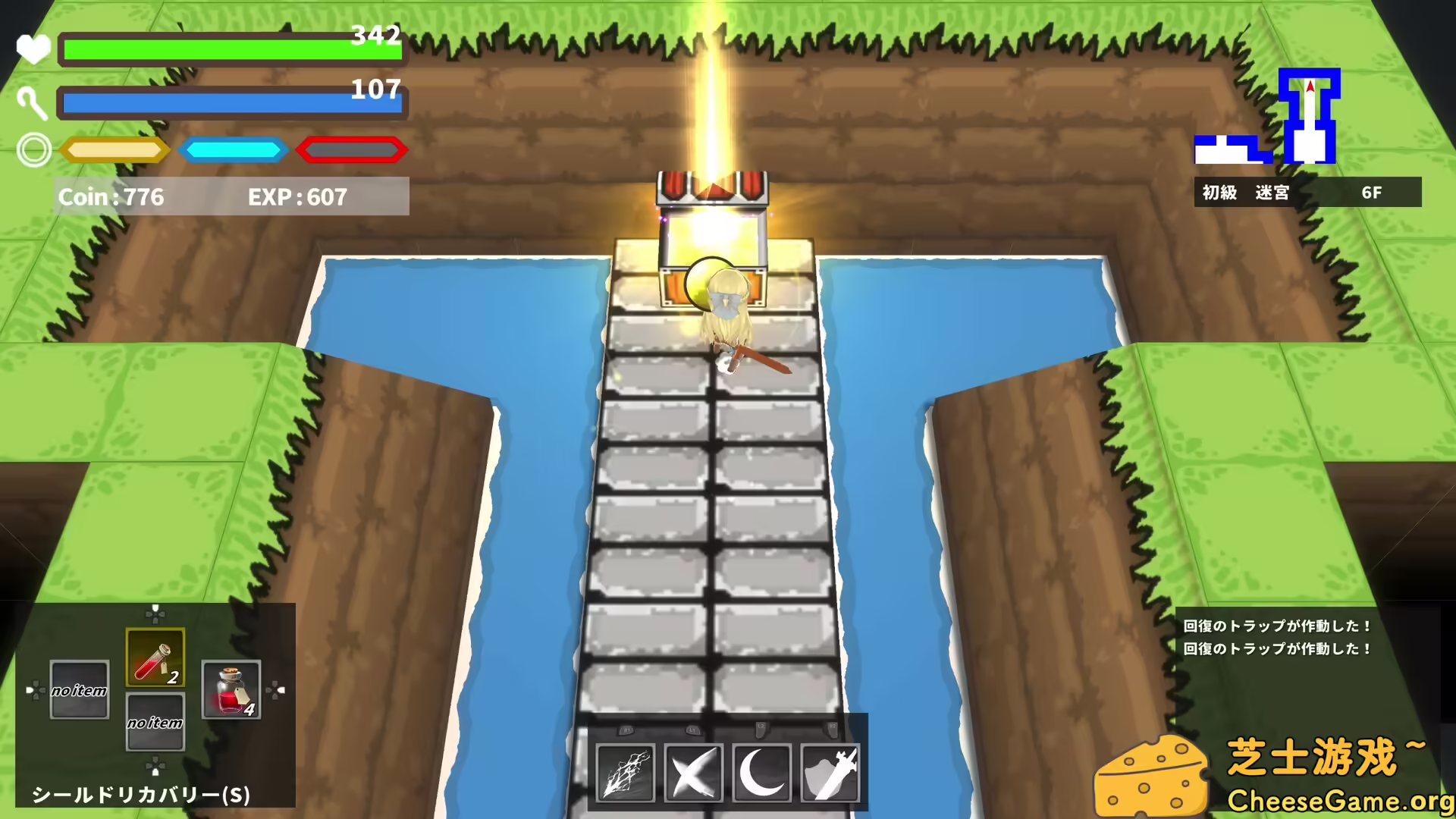Image resolution: width=1456 pixels, height=819 pixels.
Task: Click the EXP : 607 counter
Action: pyautogui.click(x=297, y=197)
